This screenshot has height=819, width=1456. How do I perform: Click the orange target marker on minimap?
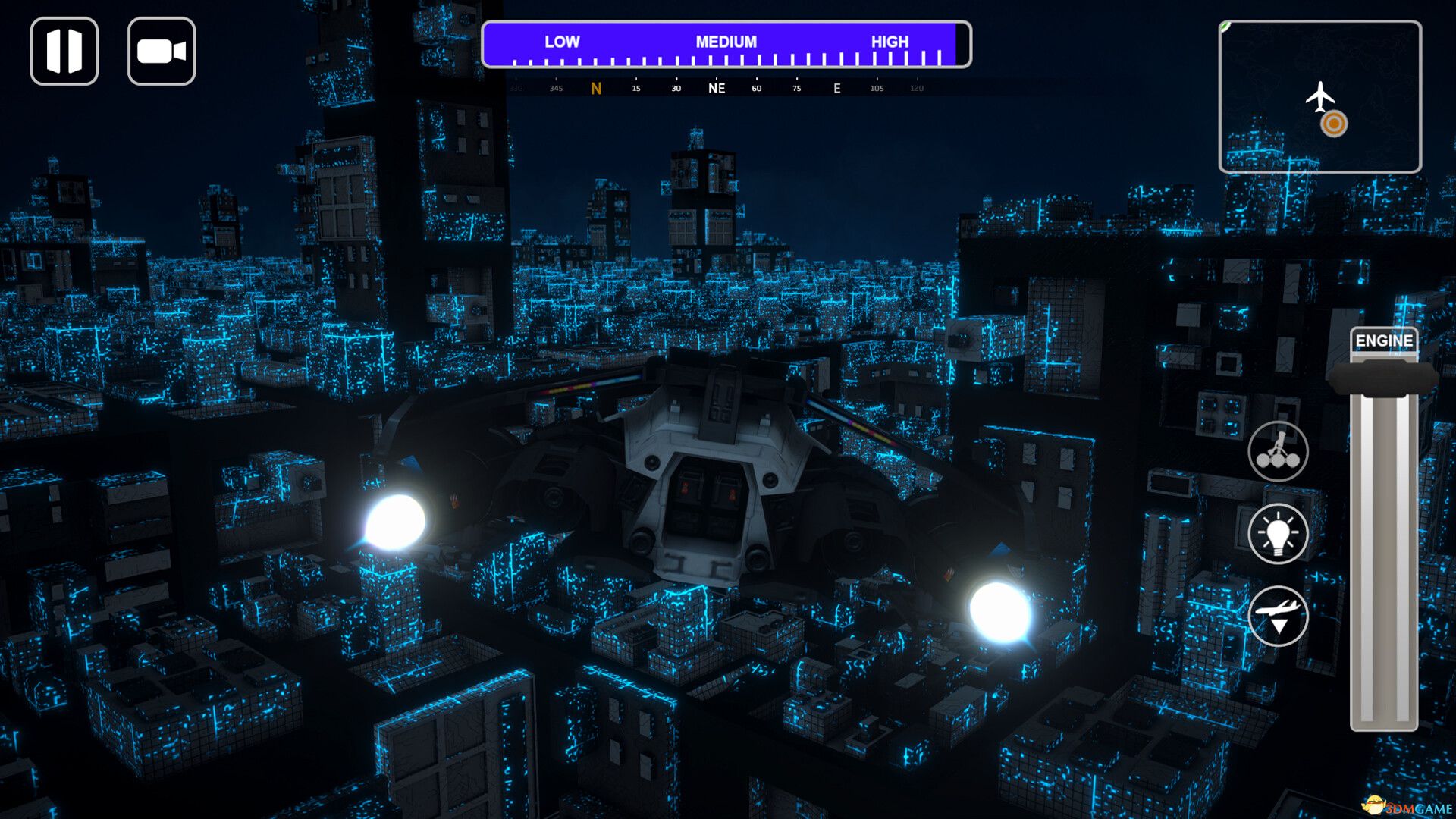pos(1334,124)
